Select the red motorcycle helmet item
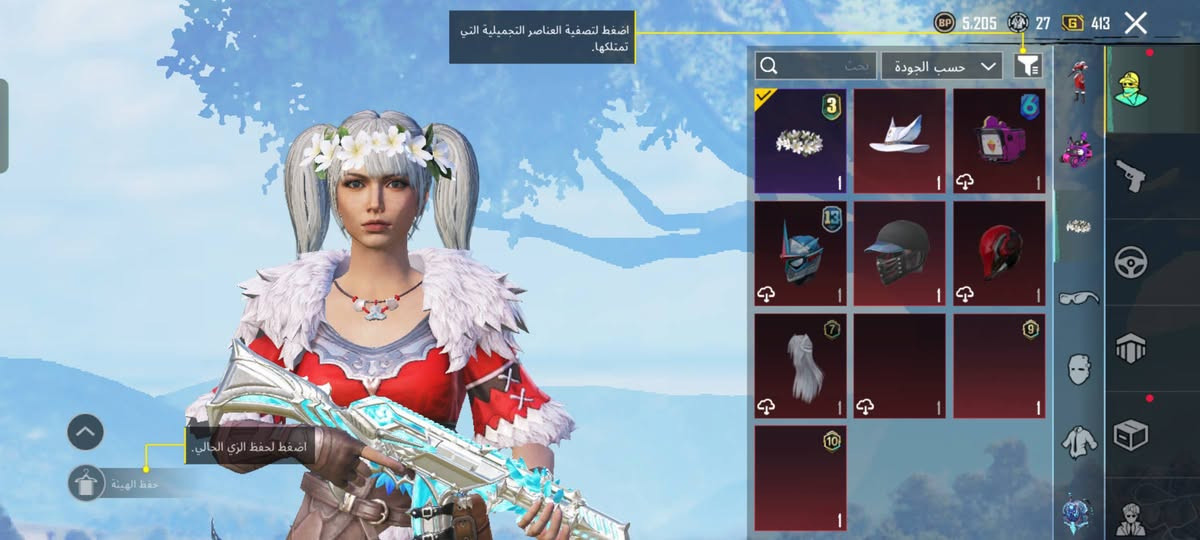This screenshot has width=1200, height=540. click(998, 254)
